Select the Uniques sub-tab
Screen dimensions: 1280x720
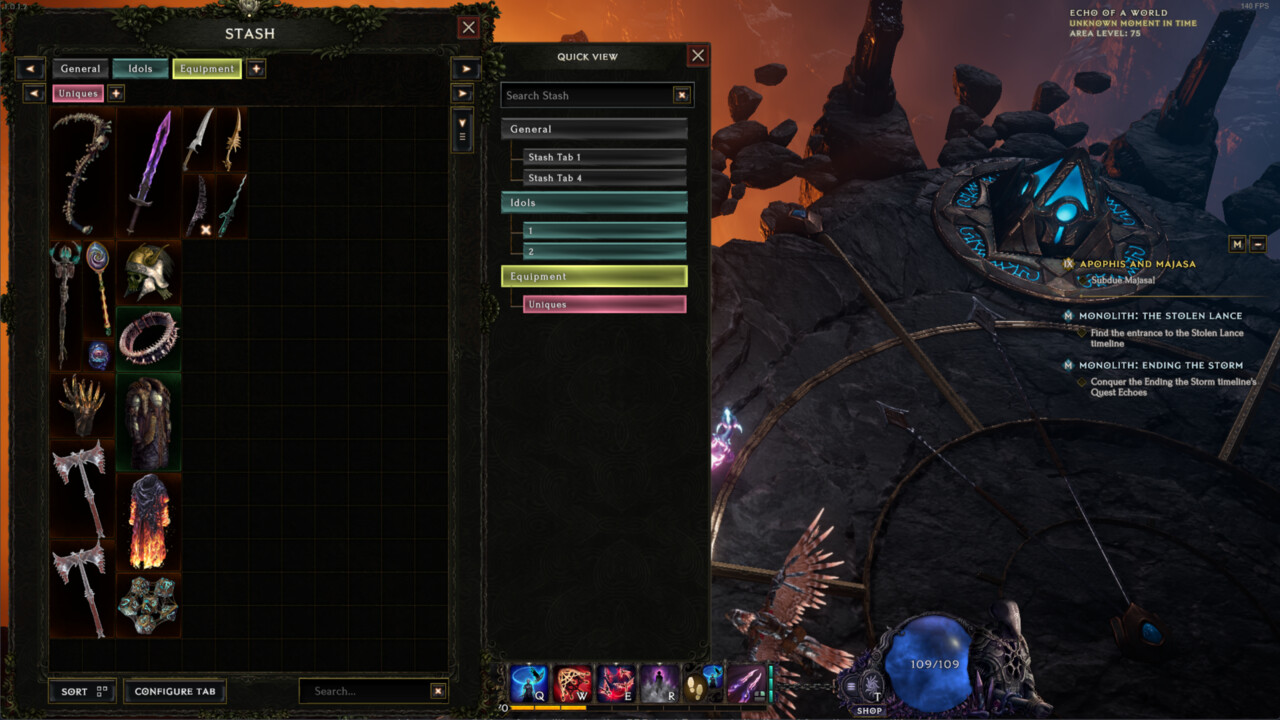point(78,93)
